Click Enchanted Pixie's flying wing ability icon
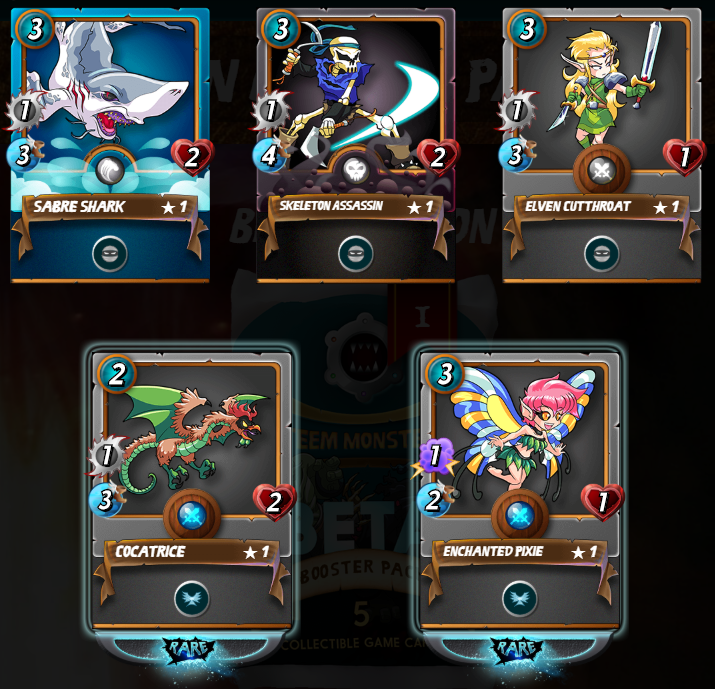715x689 pixels. [x=519, y=598]
